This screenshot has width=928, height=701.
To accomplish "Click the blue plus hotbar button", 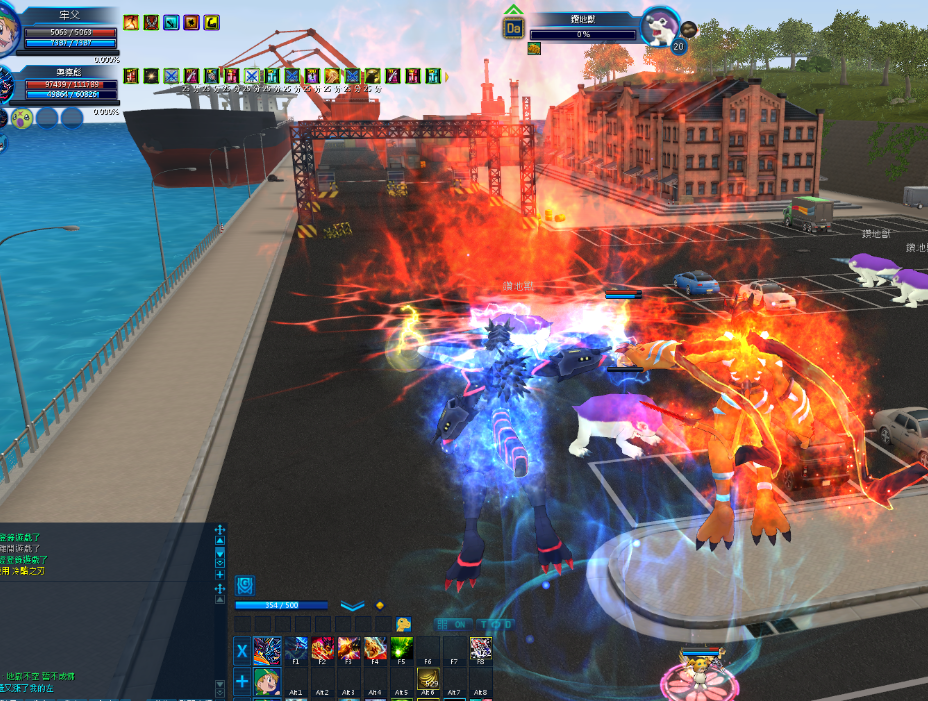I will [242, 682].
